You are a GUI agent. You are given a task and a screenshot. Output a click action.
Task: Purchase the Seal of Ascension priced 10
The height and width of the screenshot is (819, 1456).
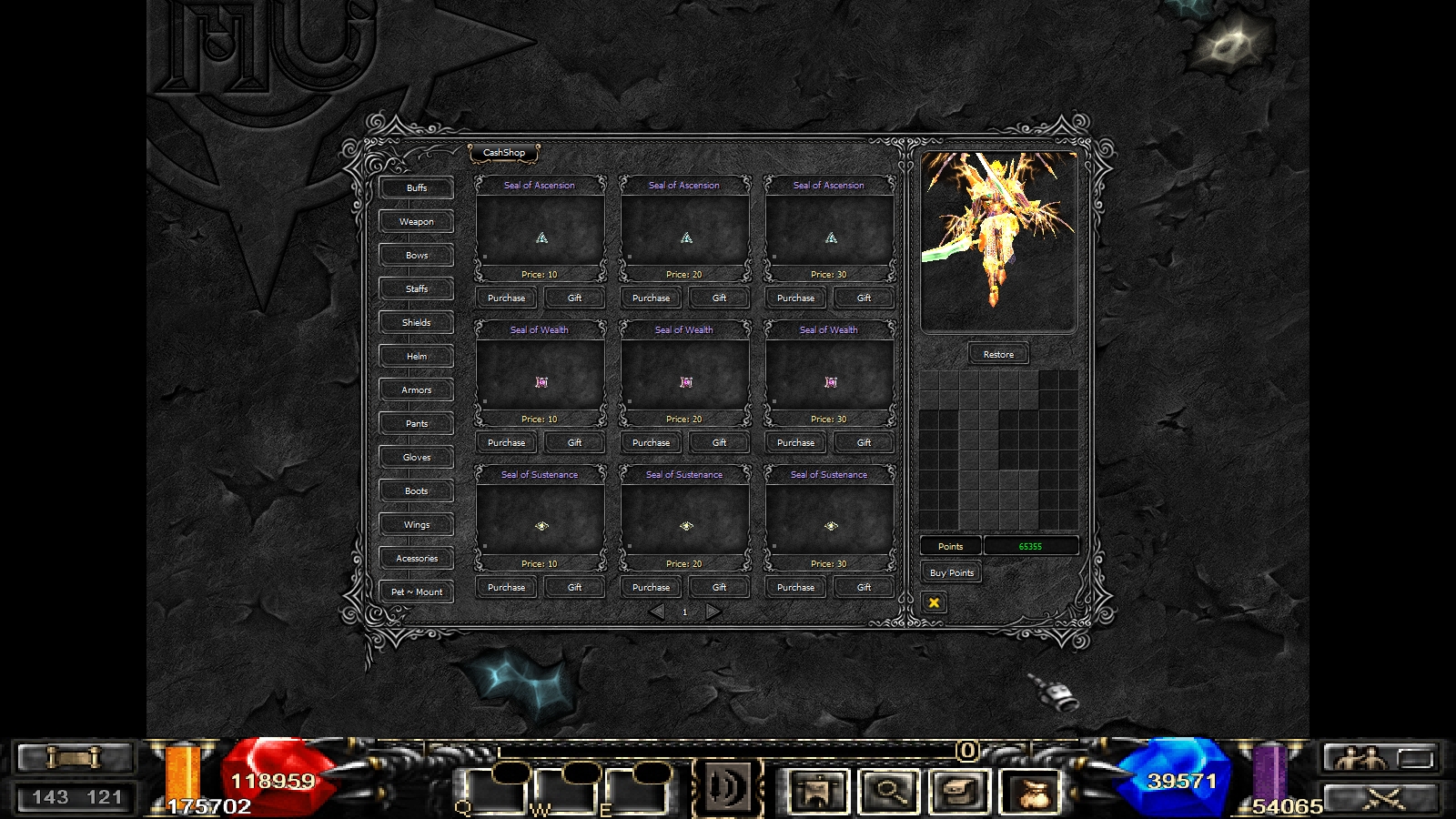click(506, 298)
